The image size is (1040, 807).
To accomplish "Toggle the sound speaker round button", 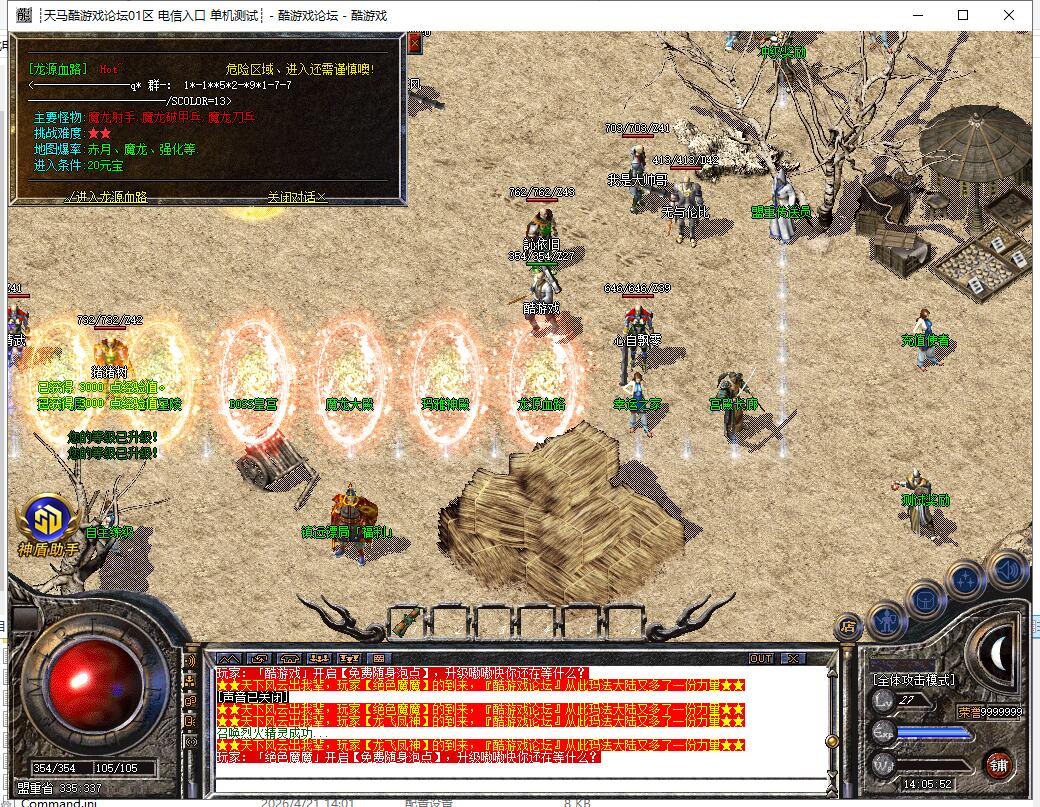I will tap(1006, 570).
